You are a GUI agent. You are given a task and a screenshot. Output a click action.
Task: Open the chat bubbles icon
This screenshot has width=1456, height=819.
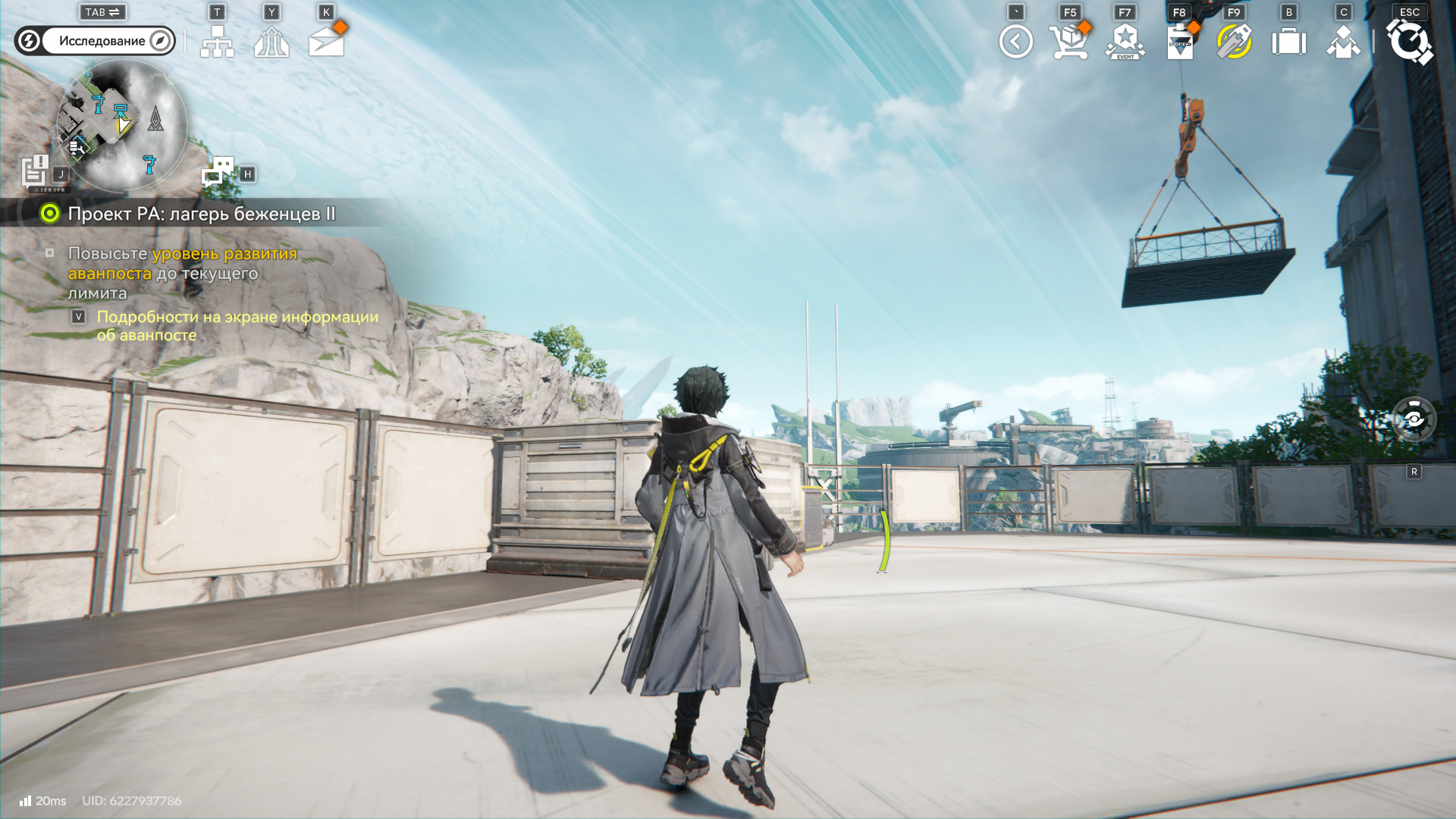coord(218,171)
